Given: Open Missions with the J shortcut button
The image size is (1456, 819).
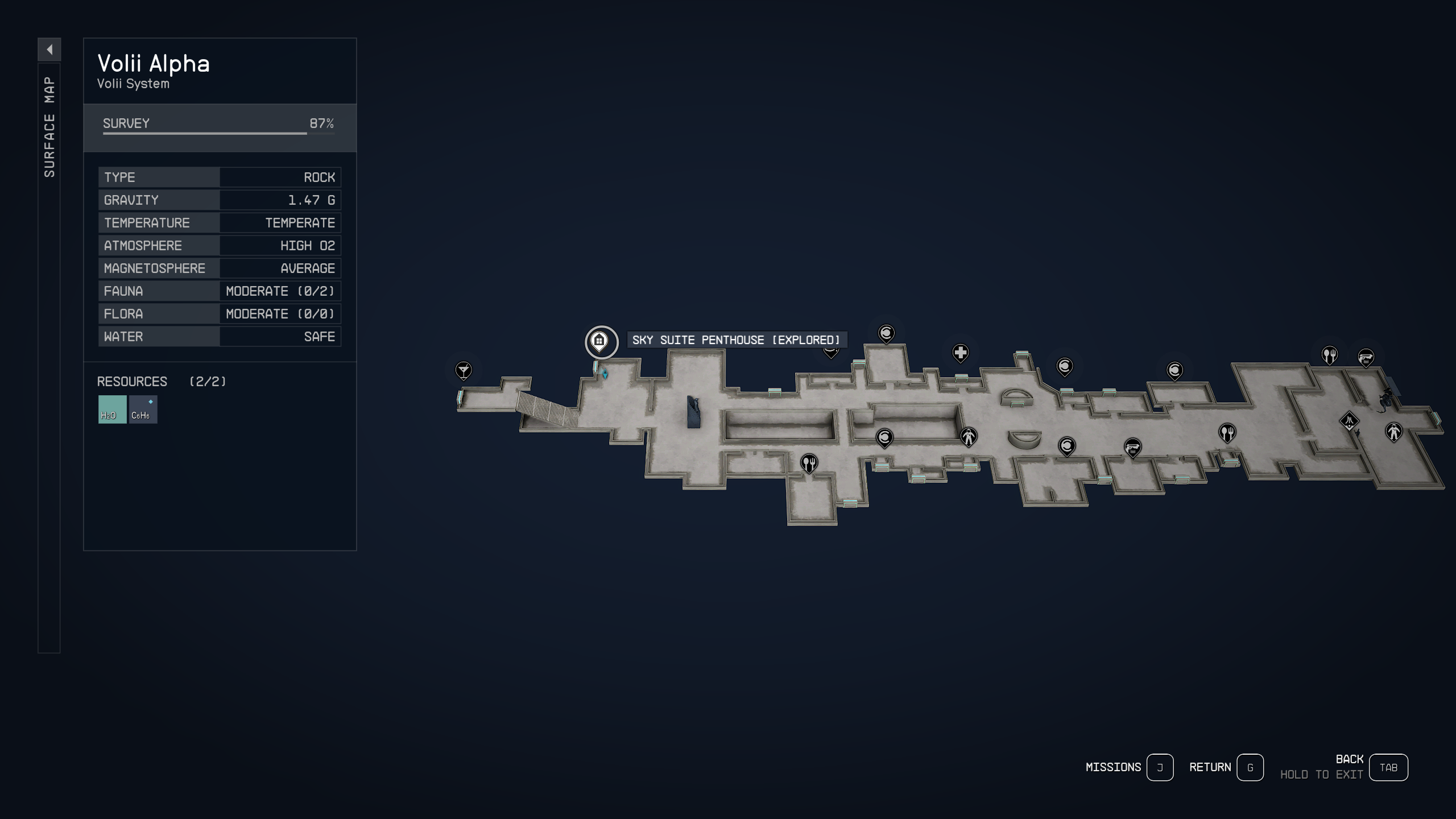Looking at the screenshot, I should coord(1161,767).
